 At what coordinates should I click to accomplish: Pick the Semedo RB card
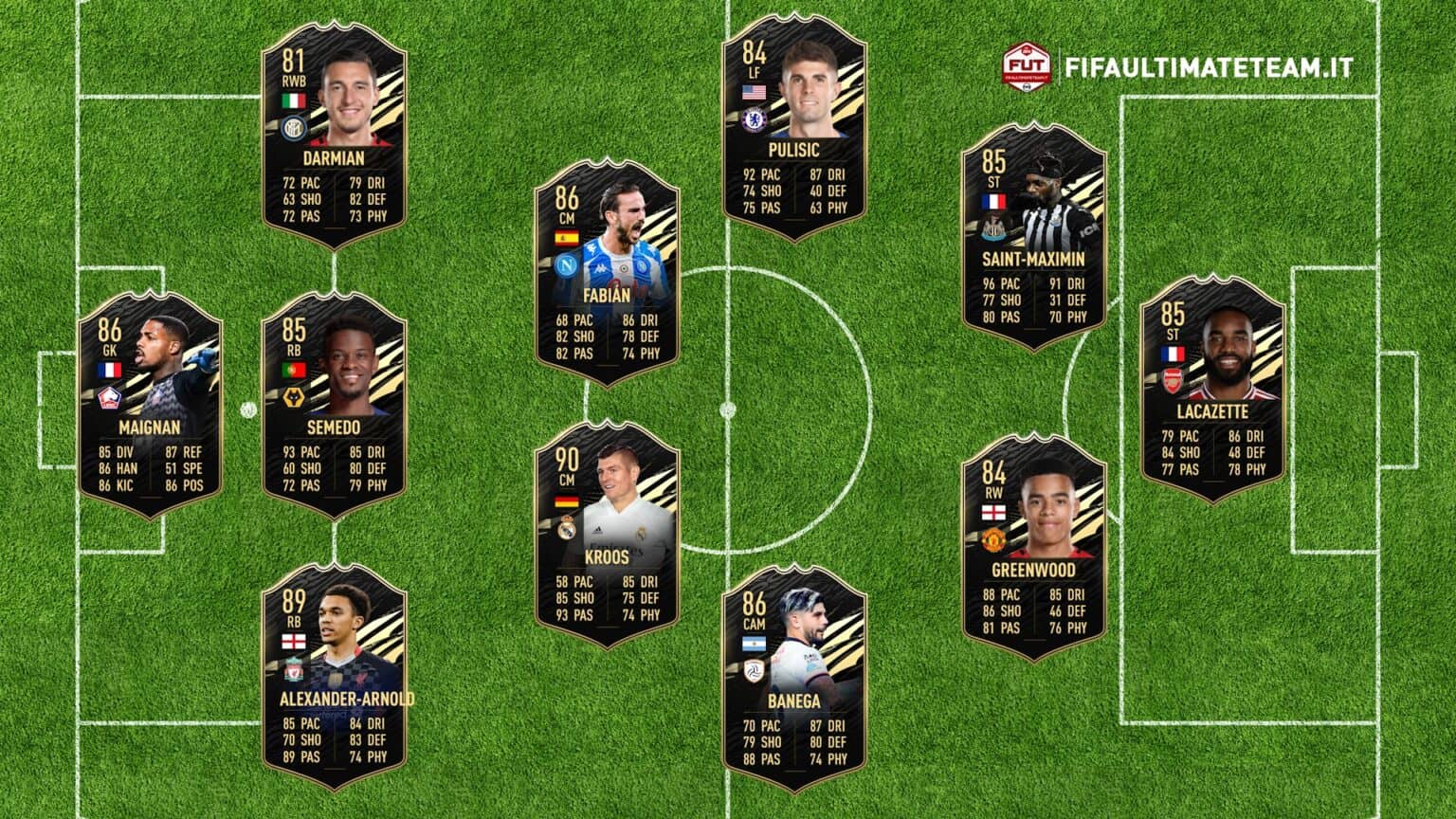334,405
